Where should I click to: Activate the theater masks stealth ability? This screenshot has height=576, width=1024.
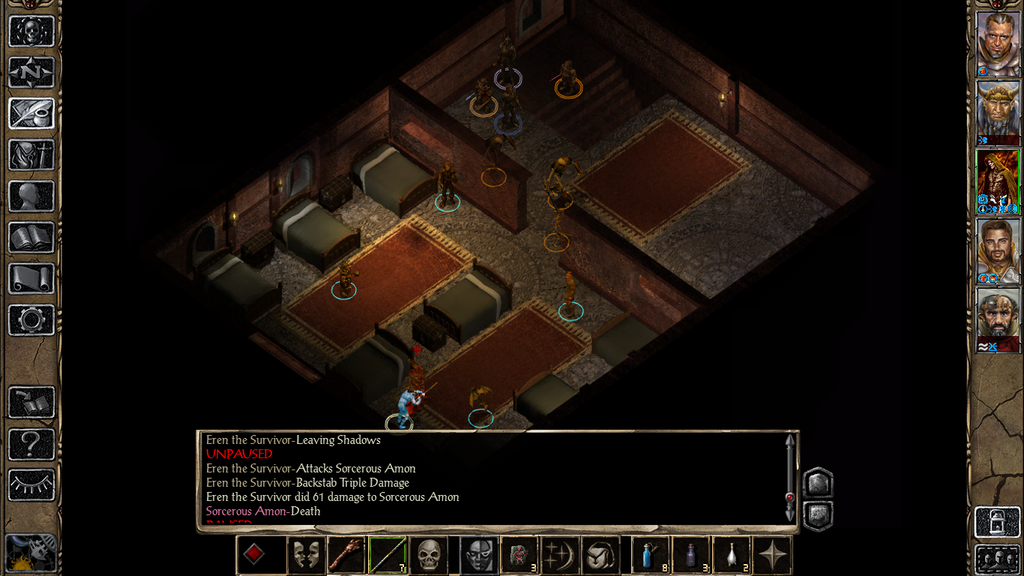click(x=306, y=555)
